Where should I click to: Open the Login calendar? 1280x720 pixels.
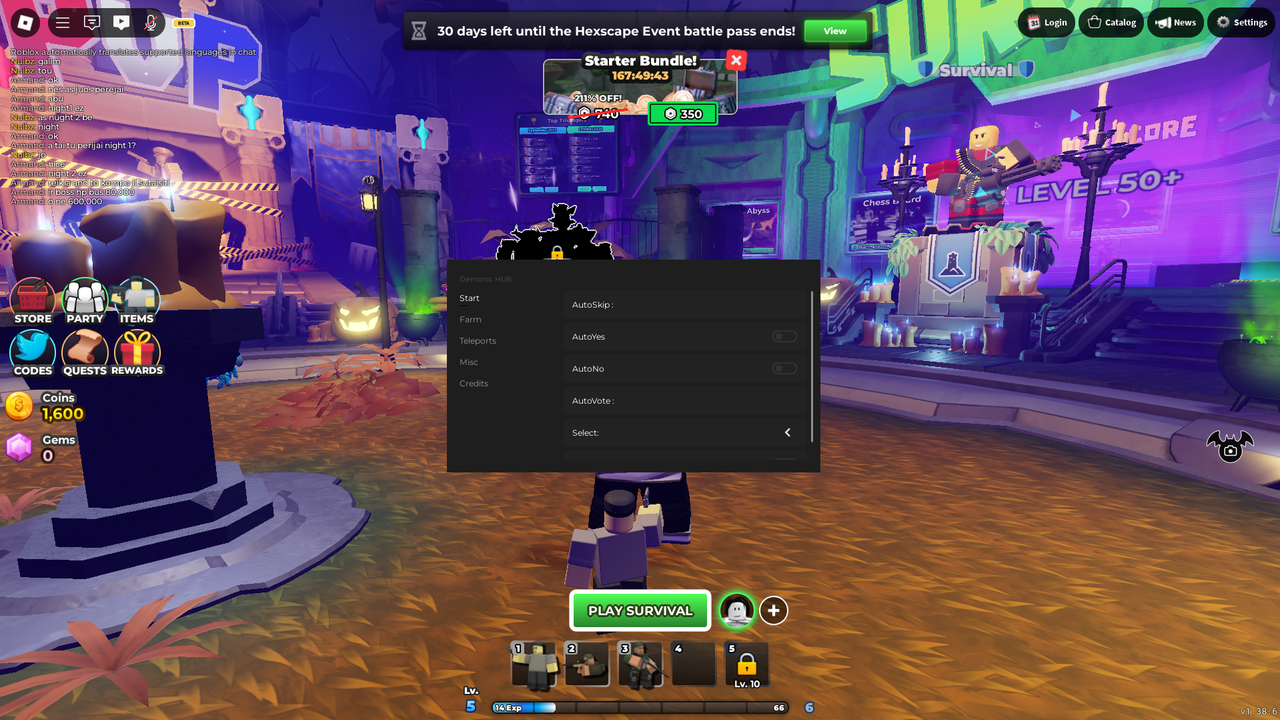click(x=1047, y=22)
